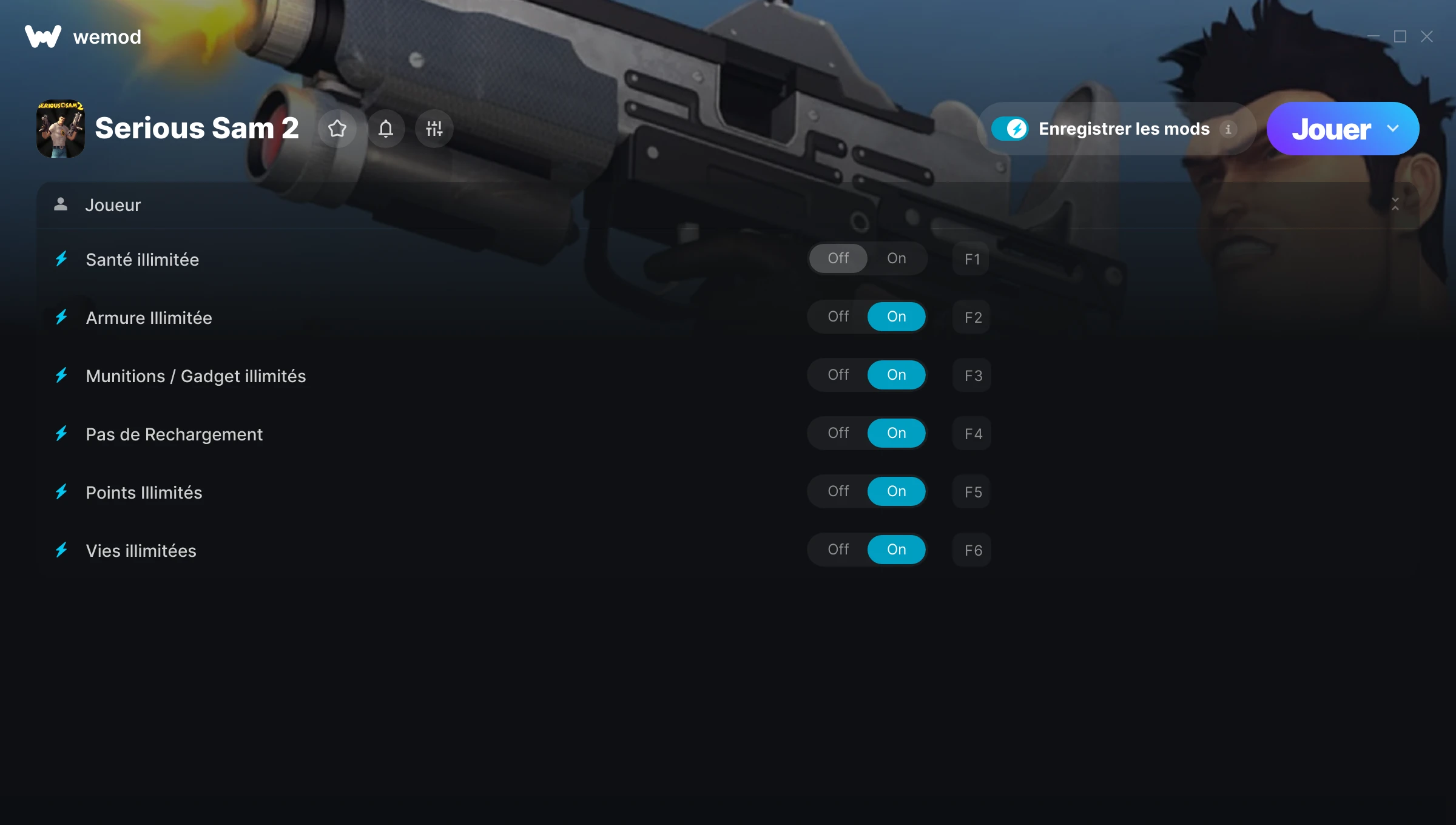Turn Off Munitions / Gadget illimités
This screenshot has height=825, width=1456.
(838, 375)
